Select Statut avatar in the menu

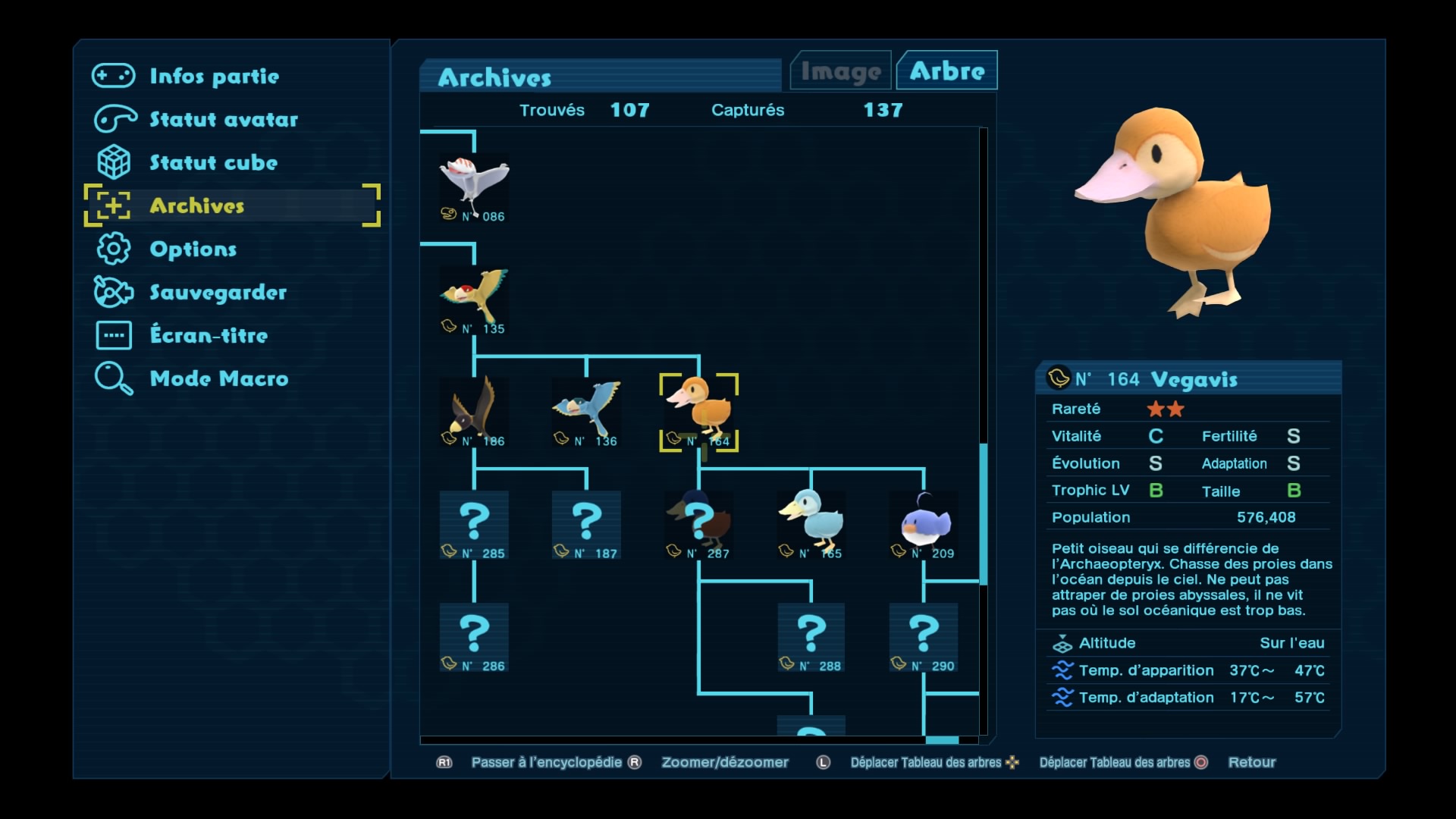(x=223, y=119)
